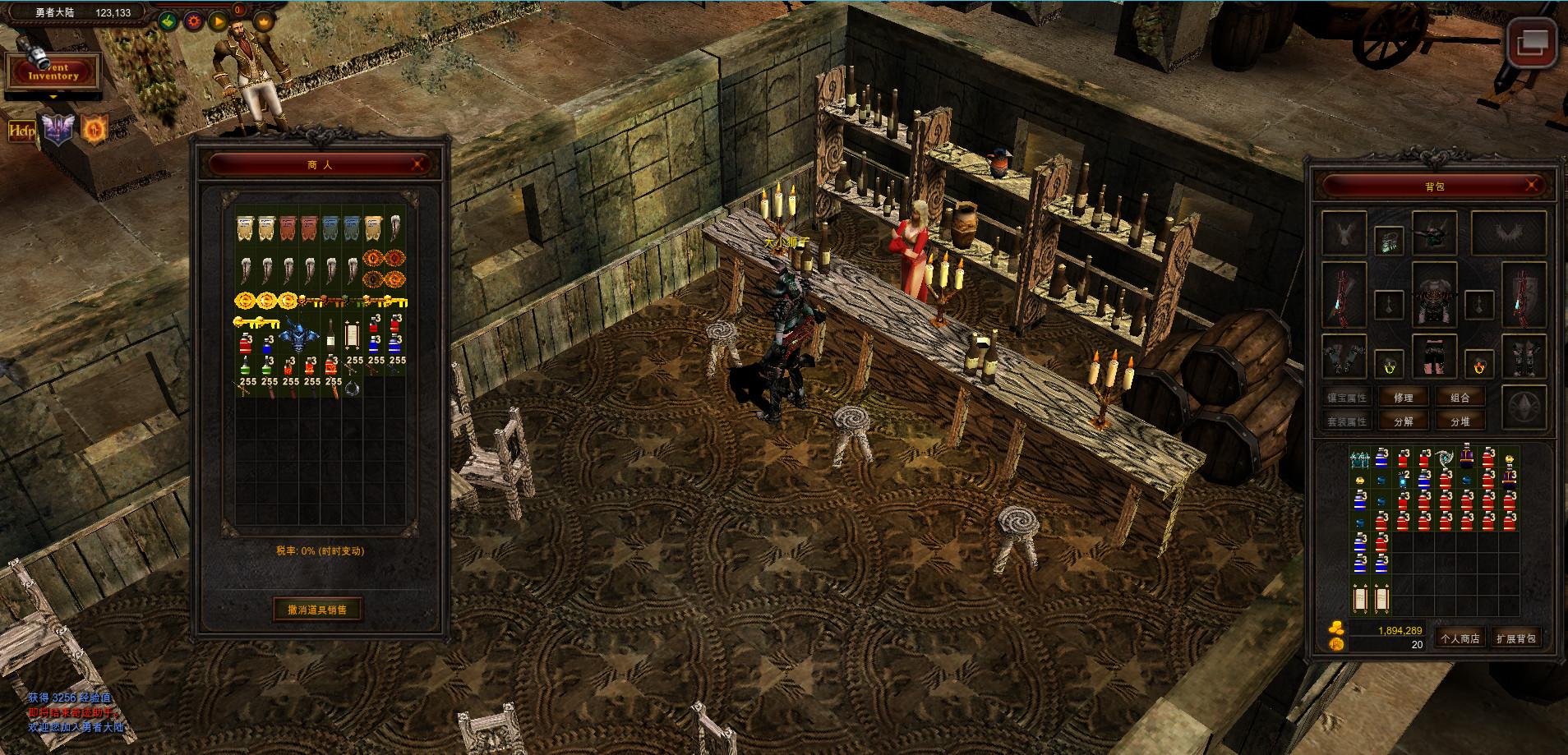Click the 撤消道具销售 button
This screenshot has height=755, width=1568.
click(x=317, y=610)
